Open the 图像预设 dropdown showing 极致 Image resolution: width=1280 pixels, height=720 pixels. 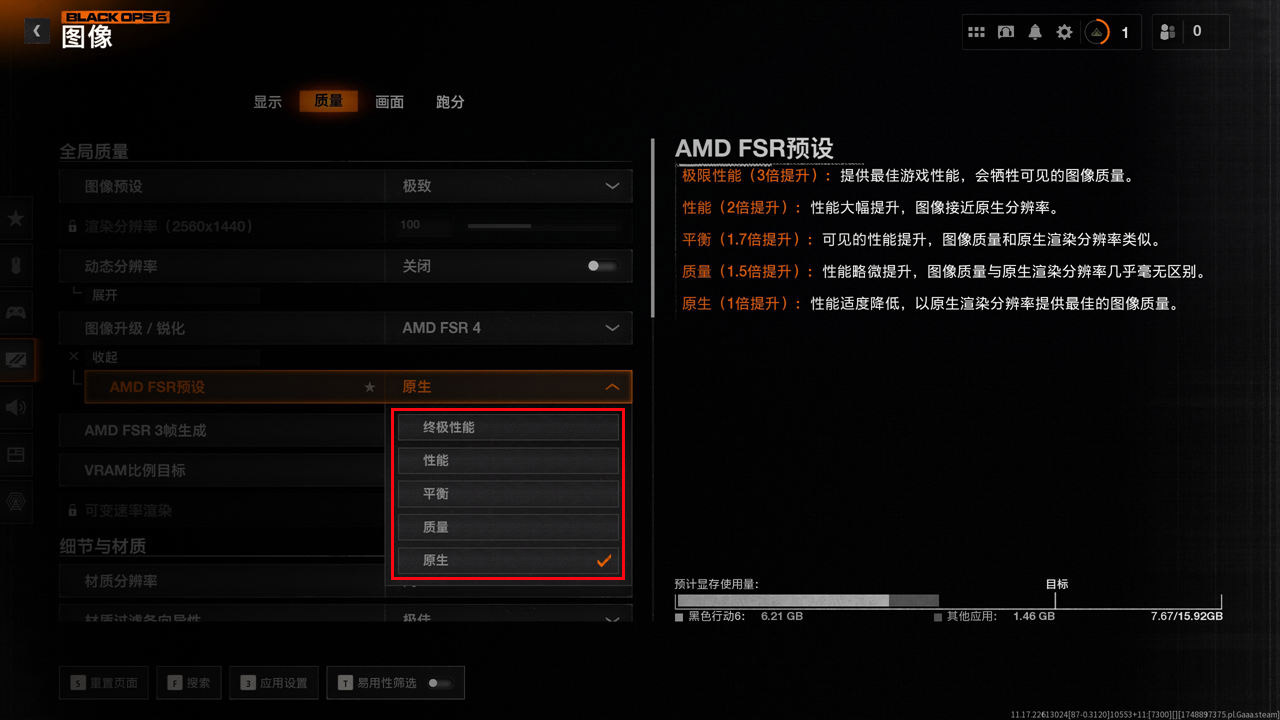coord(508,185)
